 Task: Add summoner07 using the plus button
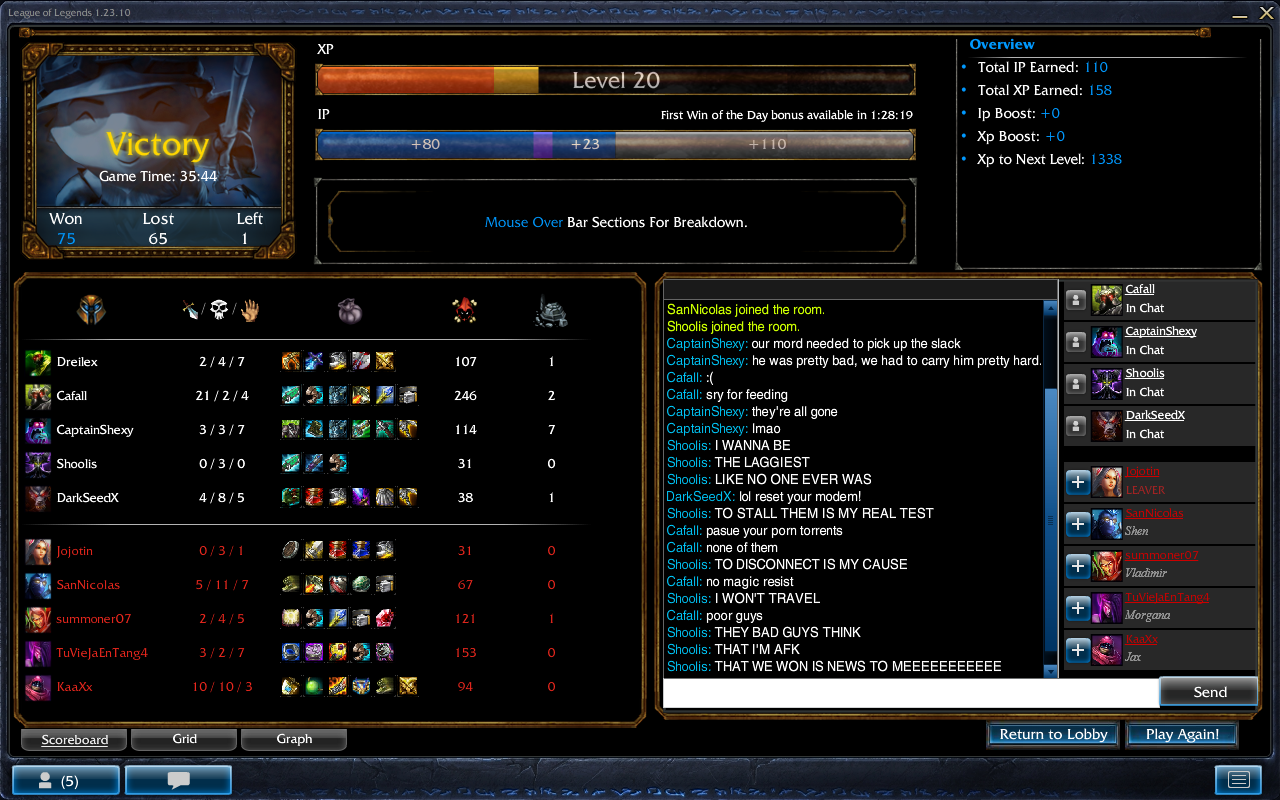pos(1078,566)
